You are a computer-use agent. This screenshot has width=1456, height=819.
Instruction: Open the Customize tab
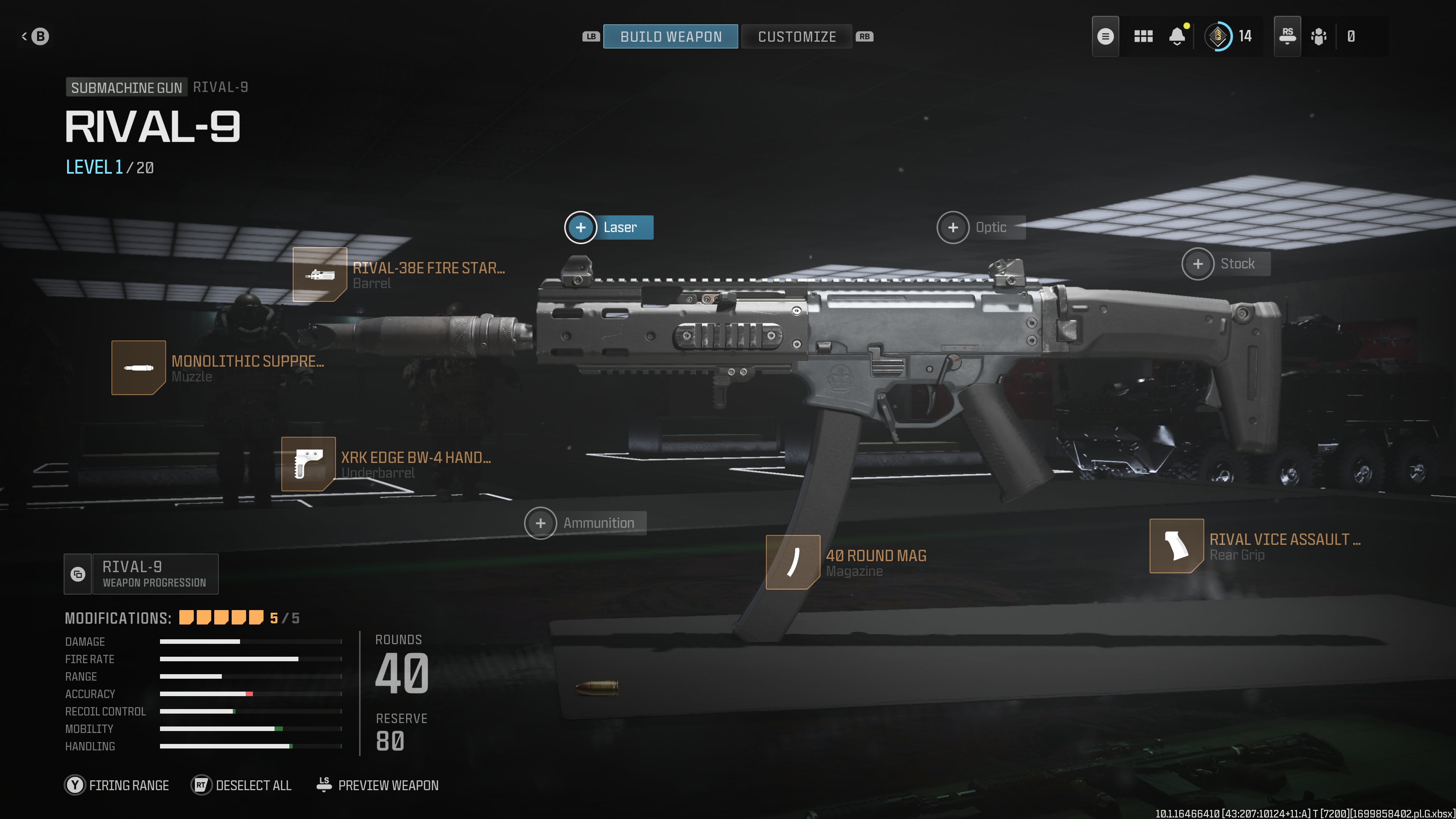coord(796,37)
